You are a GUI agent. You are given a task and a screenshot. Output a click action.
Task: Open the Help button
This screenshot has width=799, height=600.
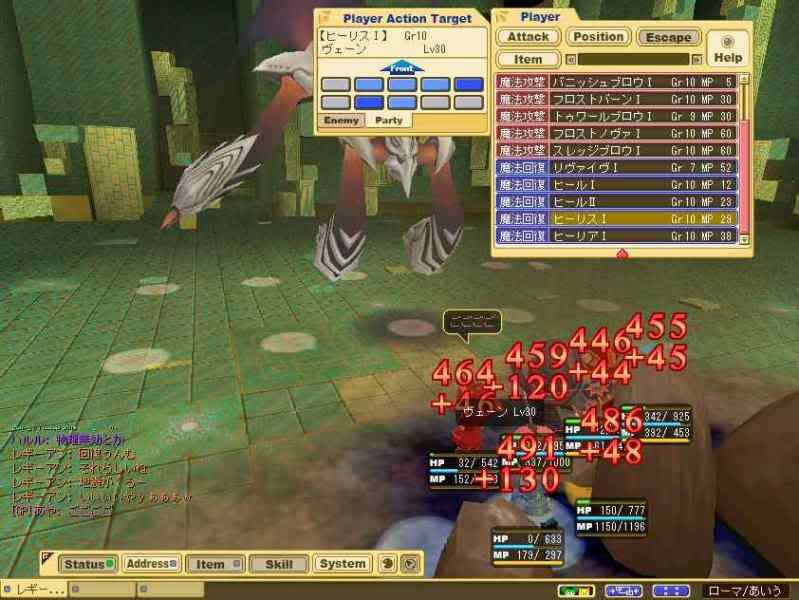tap(727, 48)
